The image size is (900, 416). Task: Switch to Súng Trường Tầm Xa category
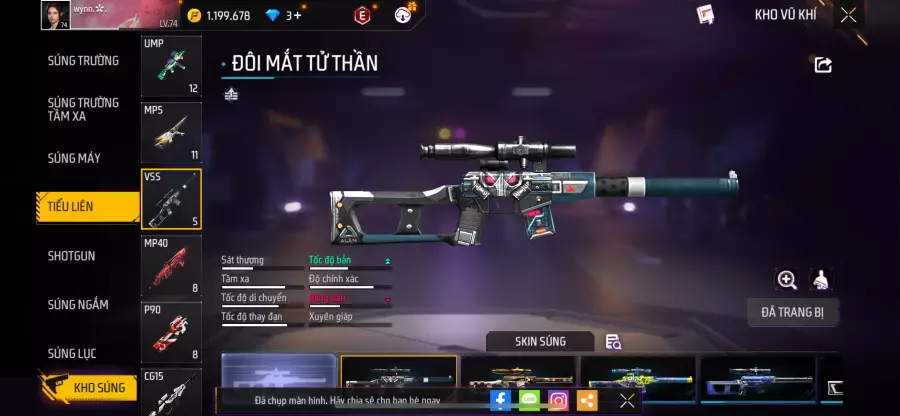click(83, 109)
